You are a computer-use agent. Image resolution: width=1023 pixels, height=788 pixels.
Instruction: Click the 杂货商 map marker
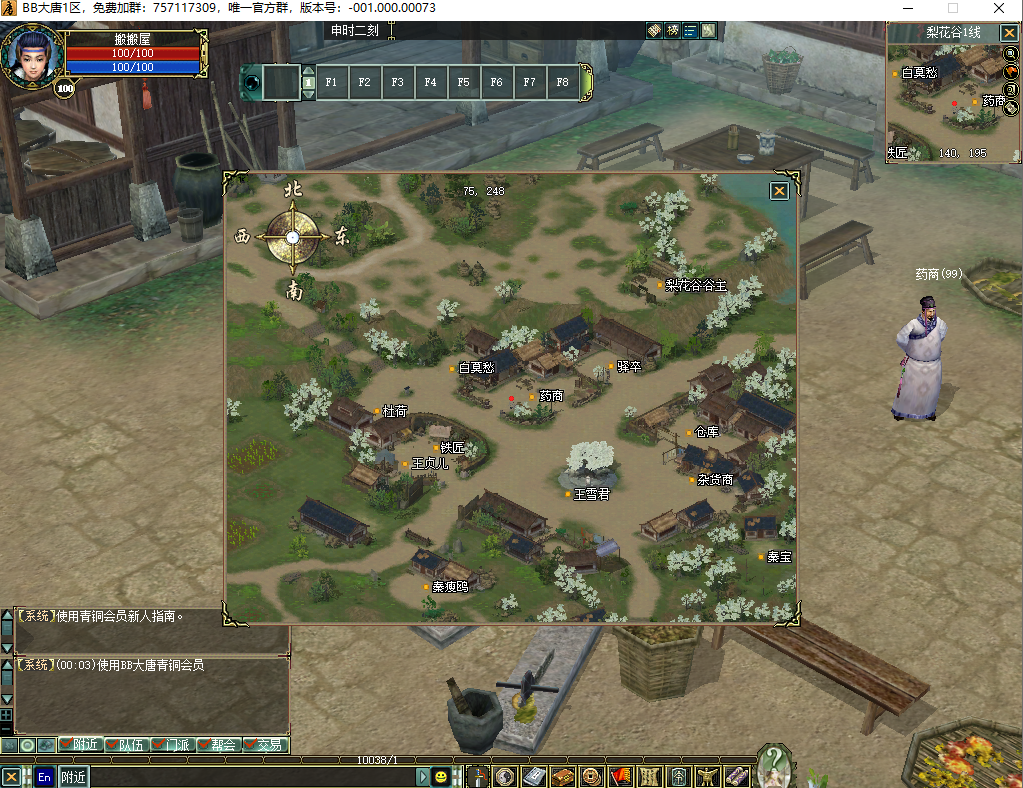coord(714,480)
